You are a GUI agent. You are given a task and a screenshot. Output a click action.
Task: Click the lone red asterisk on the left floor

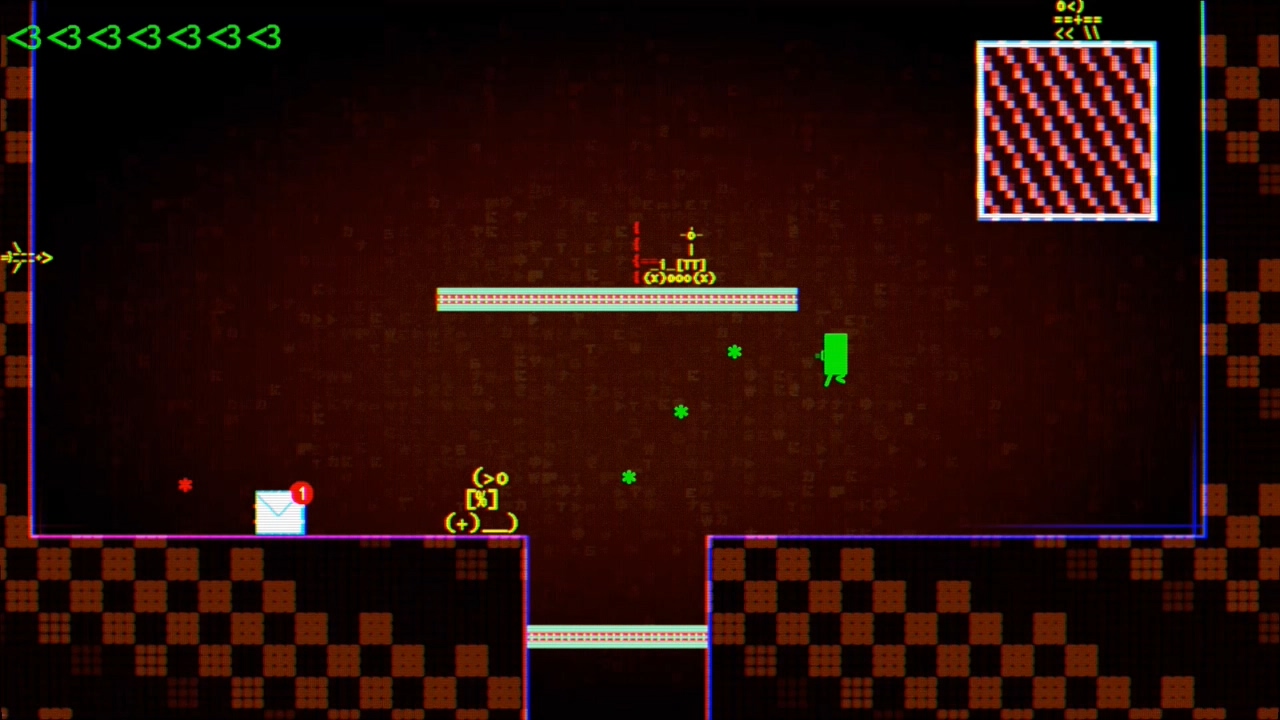click(185, 486)
